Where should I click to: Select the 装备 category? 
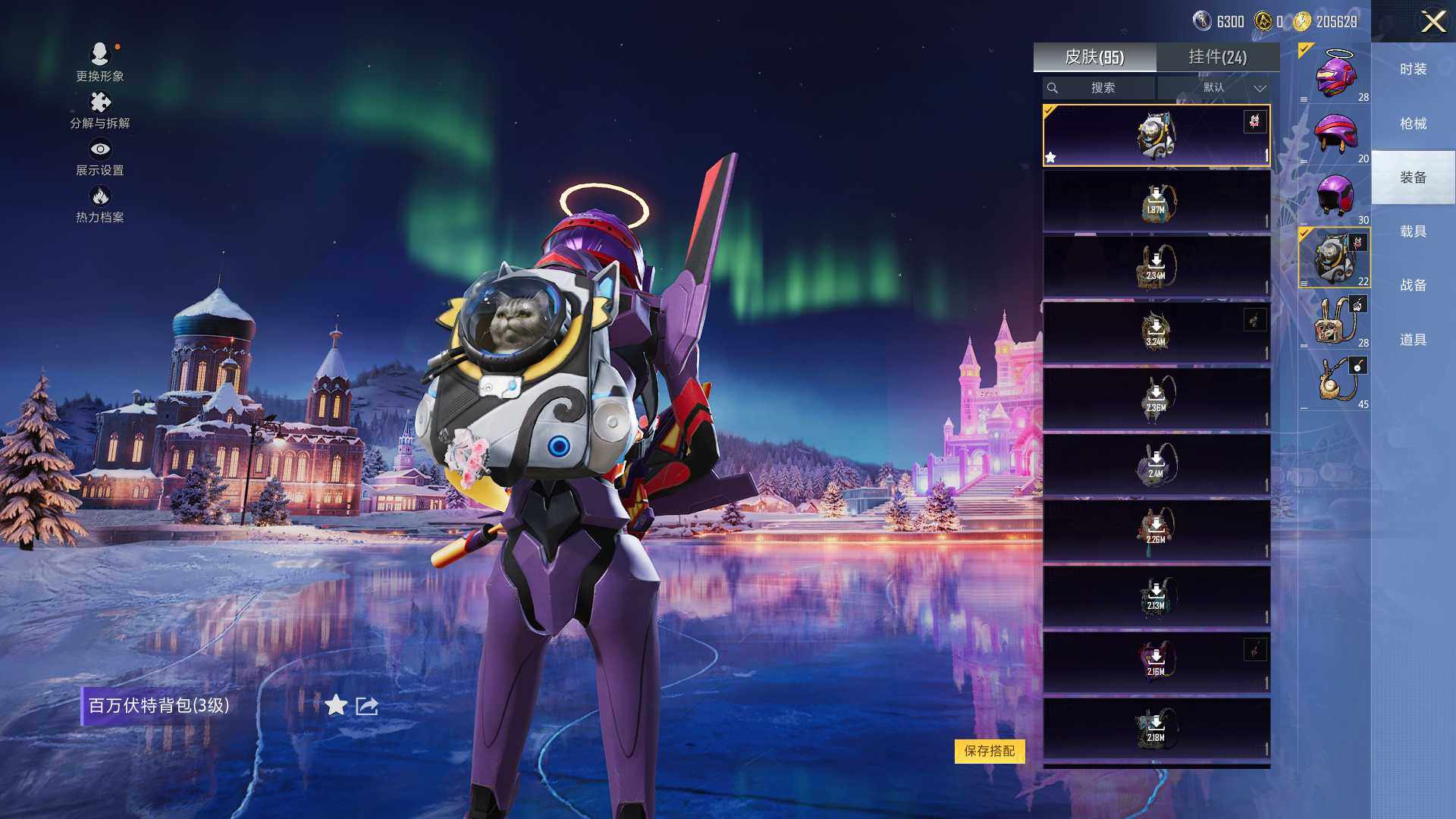coord(1413,177)
